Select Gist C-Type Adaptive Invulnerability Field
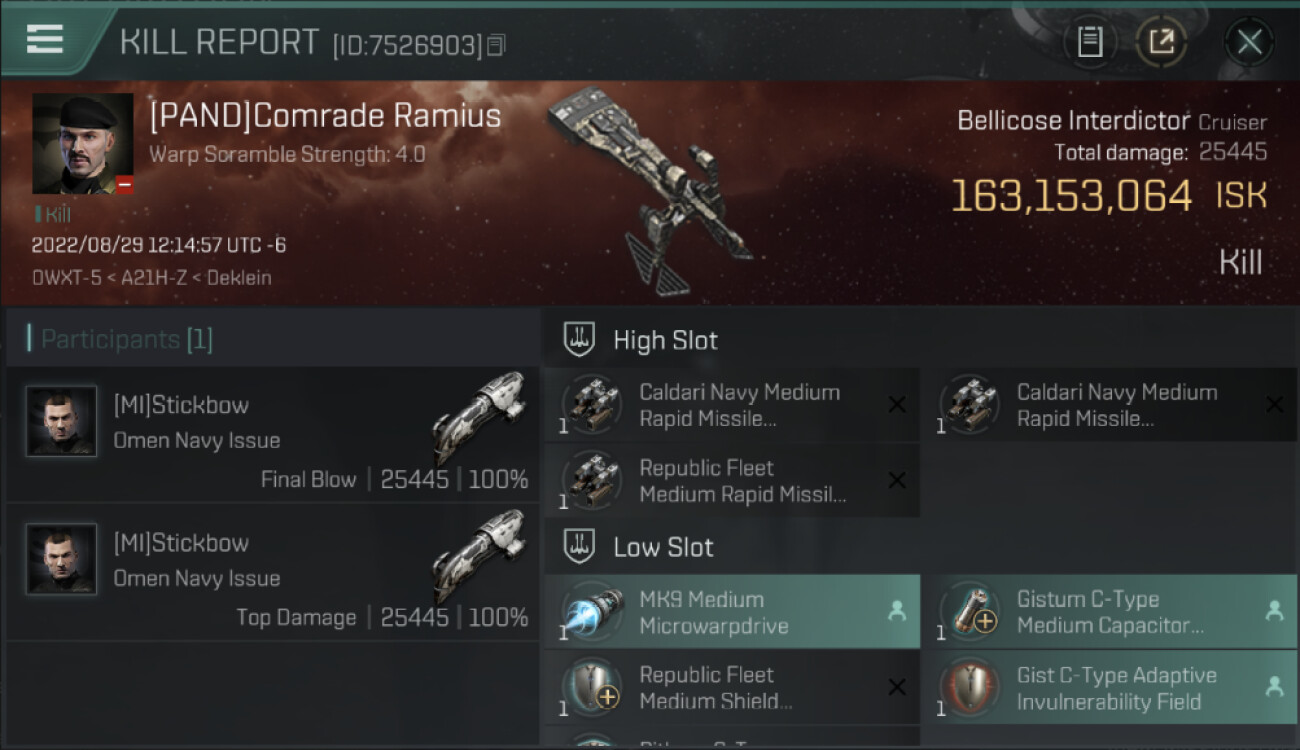1300x750 pixels. (x=1110, y=688)
